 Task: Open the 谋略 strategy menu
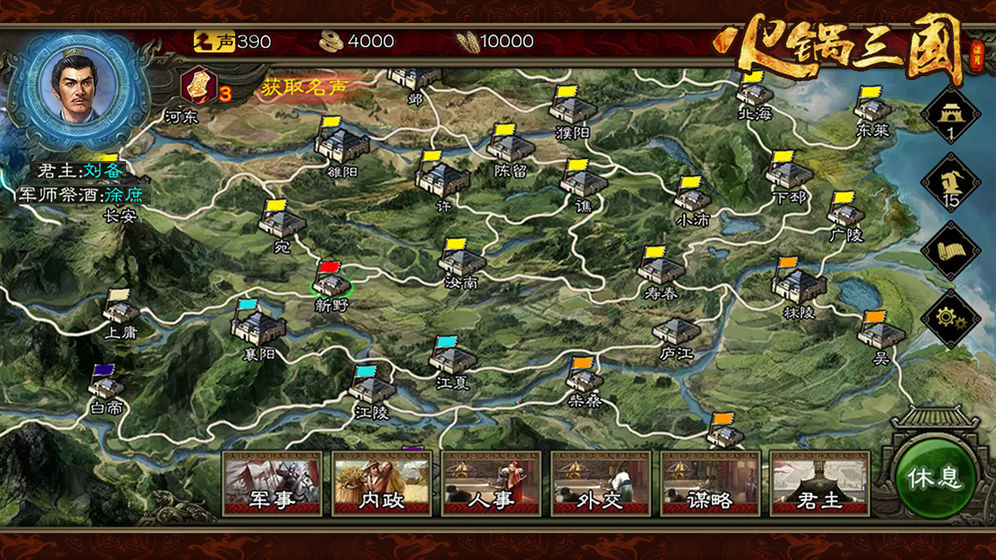click(x=710, y=482)
